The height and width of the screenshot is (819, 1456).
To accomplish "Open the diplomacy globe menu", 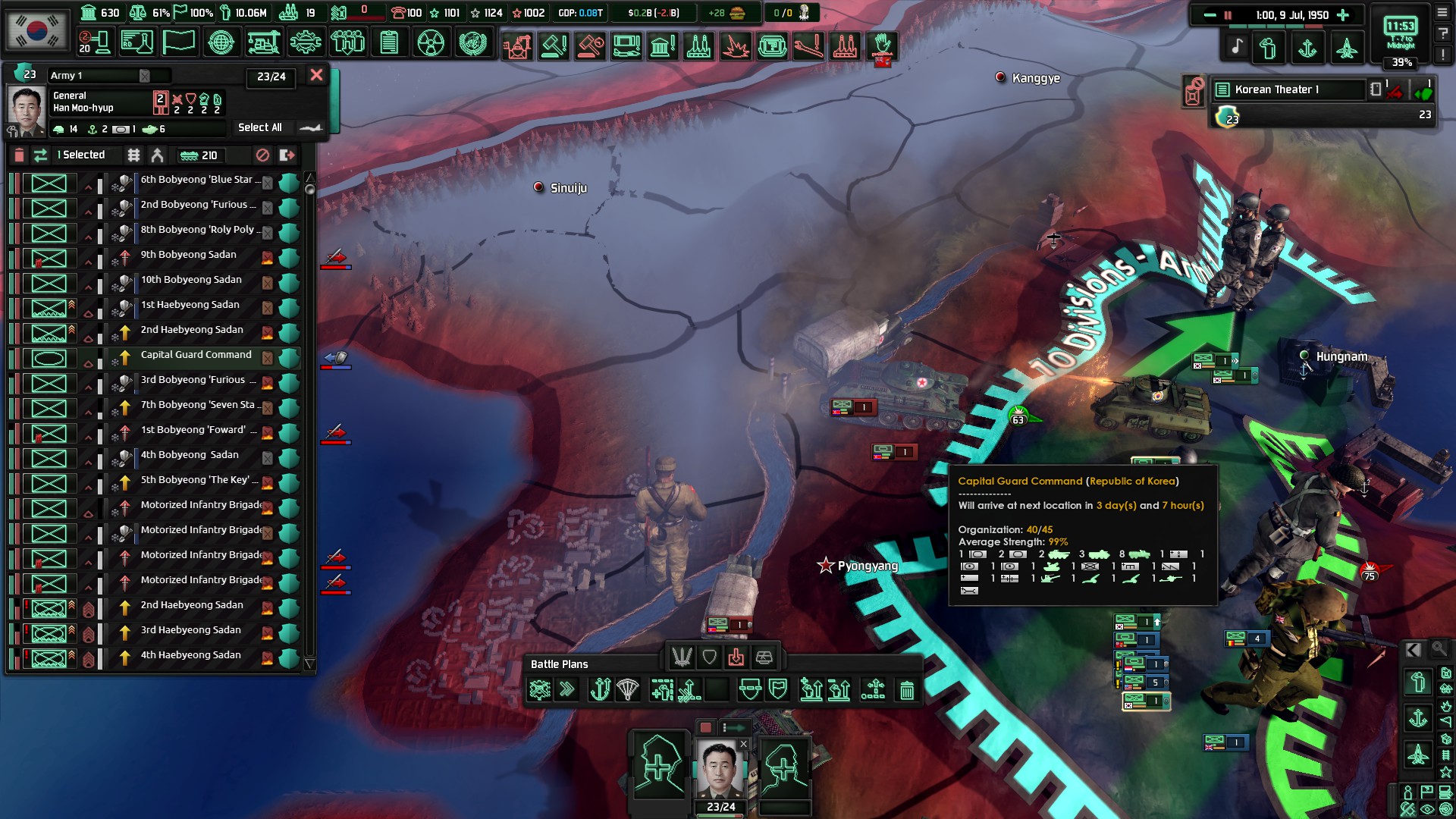I will point(221,42).
